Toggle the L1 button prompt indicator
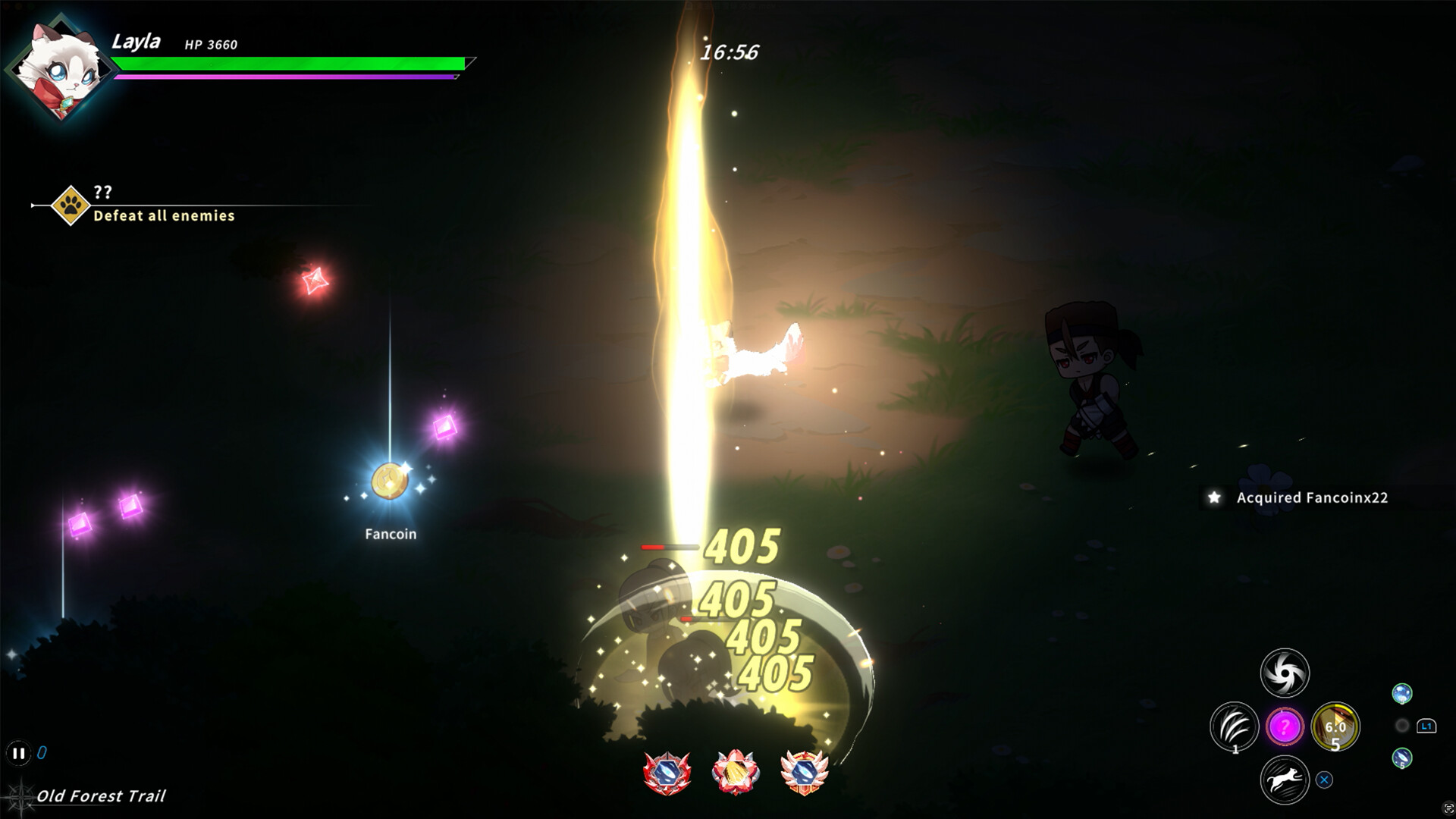The image size is (1456, 819). [x=1426, y=726]
